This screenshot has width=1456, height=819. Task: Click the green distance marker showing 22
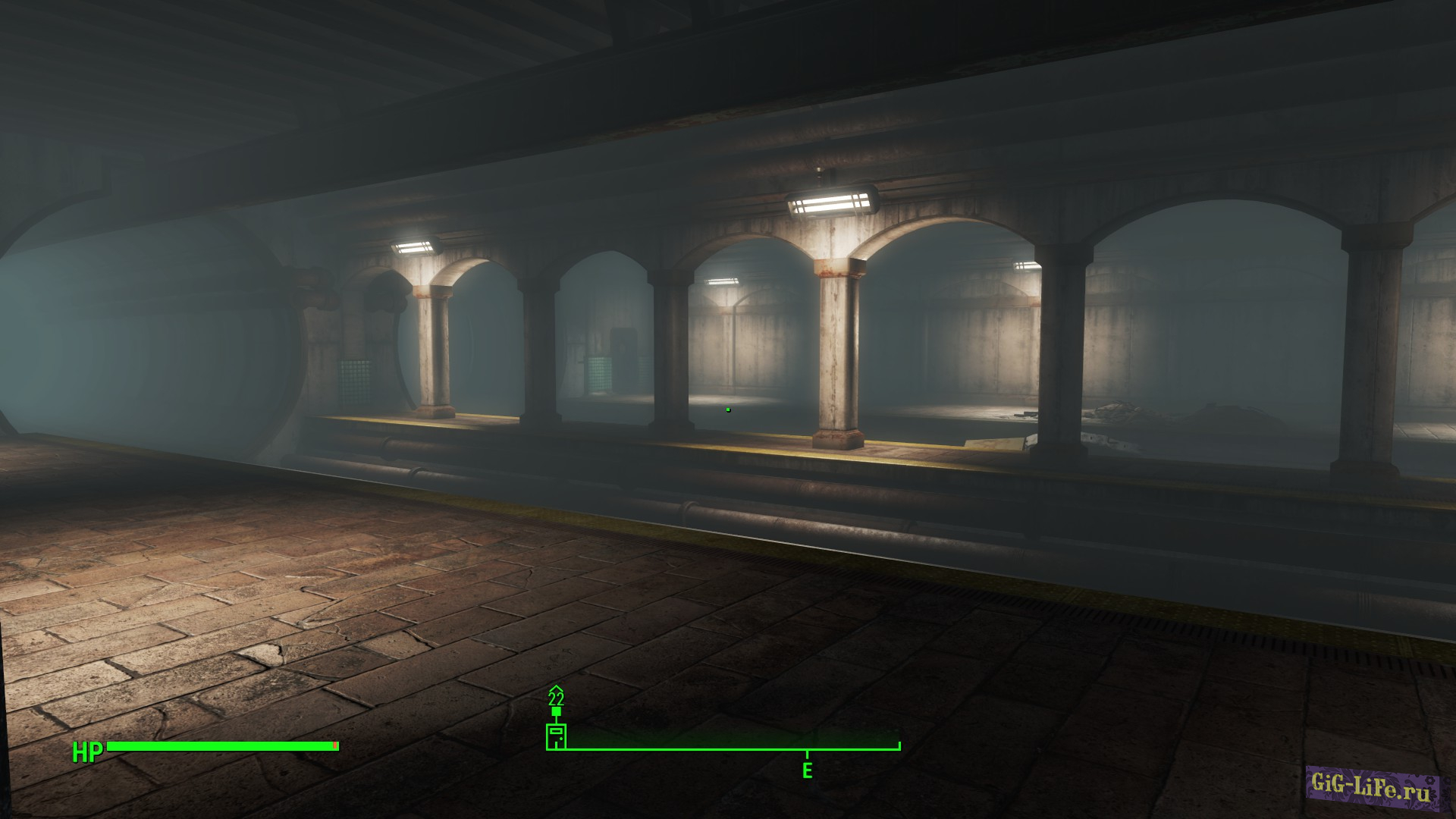click(556, 698)
